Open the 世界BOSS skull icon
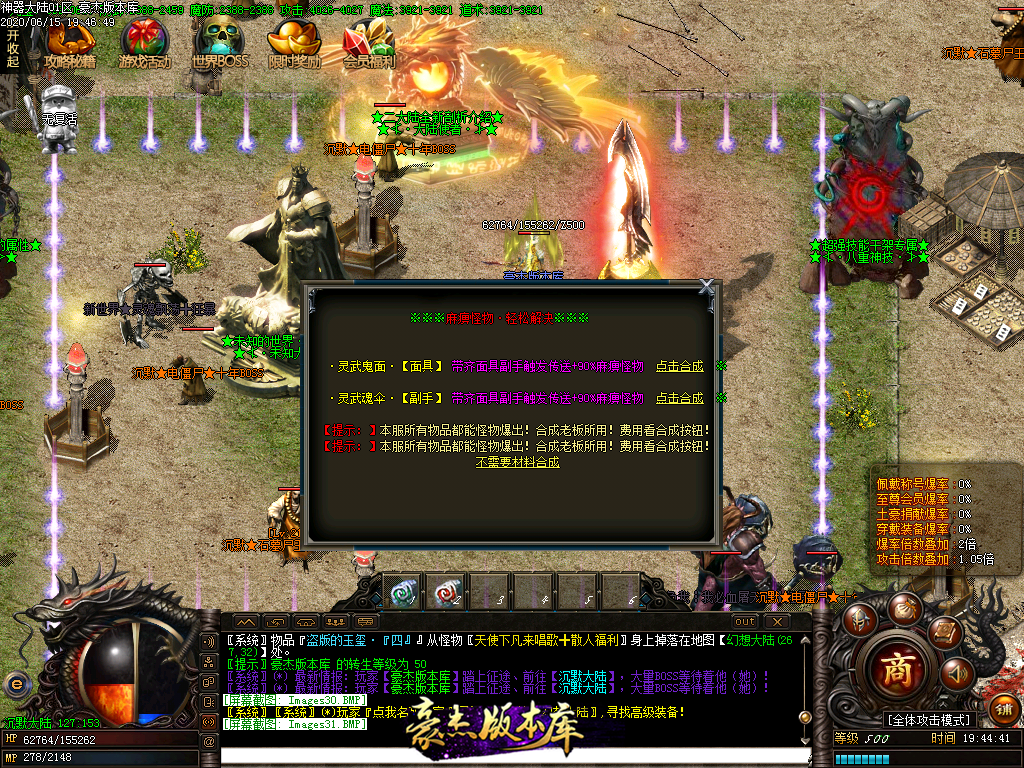 pyautogui.click(x=220, y=44)
